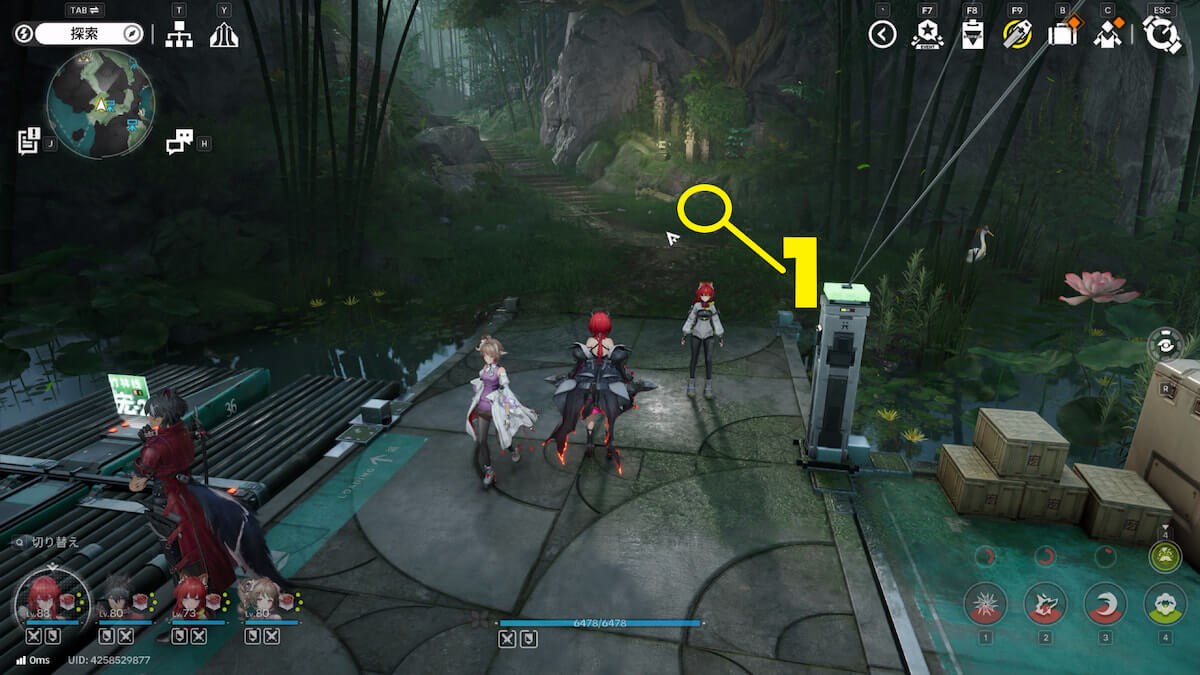1200x675 pixels.
Task: Open the triple-arrow icon menu
Action: click(223, 35)
